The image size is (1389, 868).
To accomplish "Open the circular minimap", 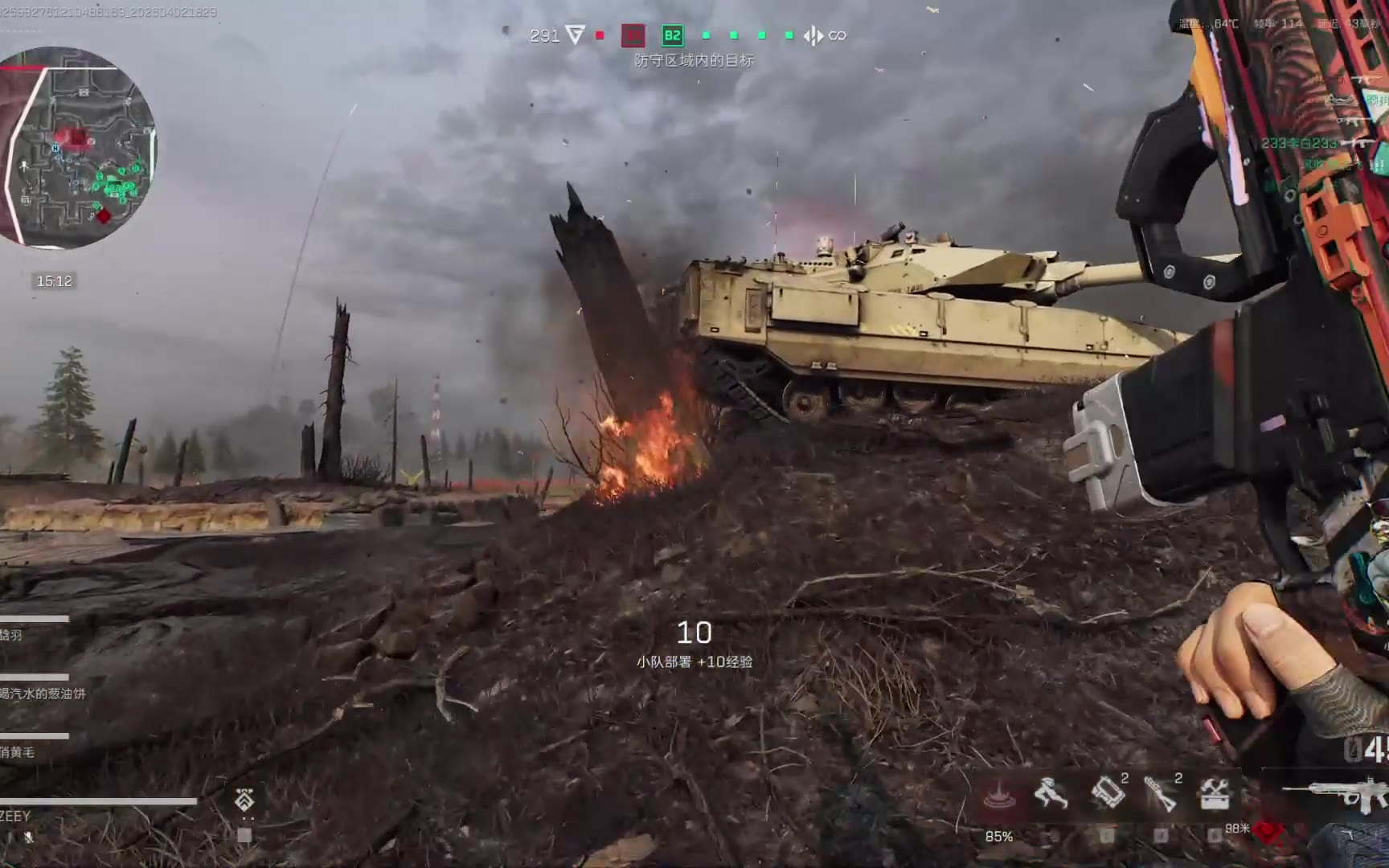I will pos(79,148).
